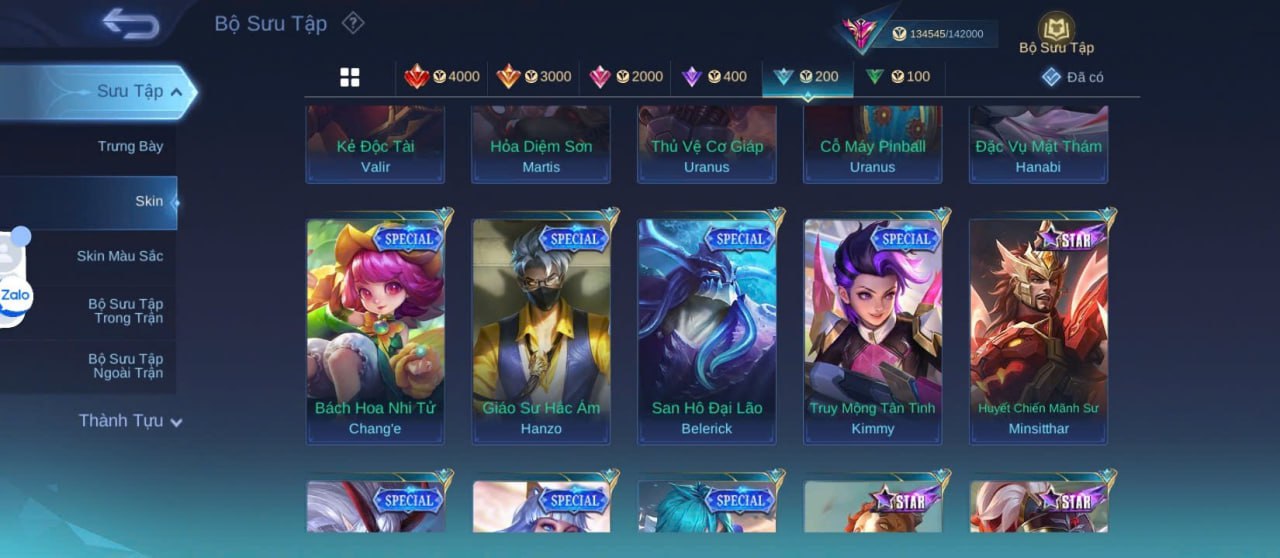Open the collection help question mark
Image resolution: width=1280 pixels, height=558 pixels.
[x=353, y=23]
